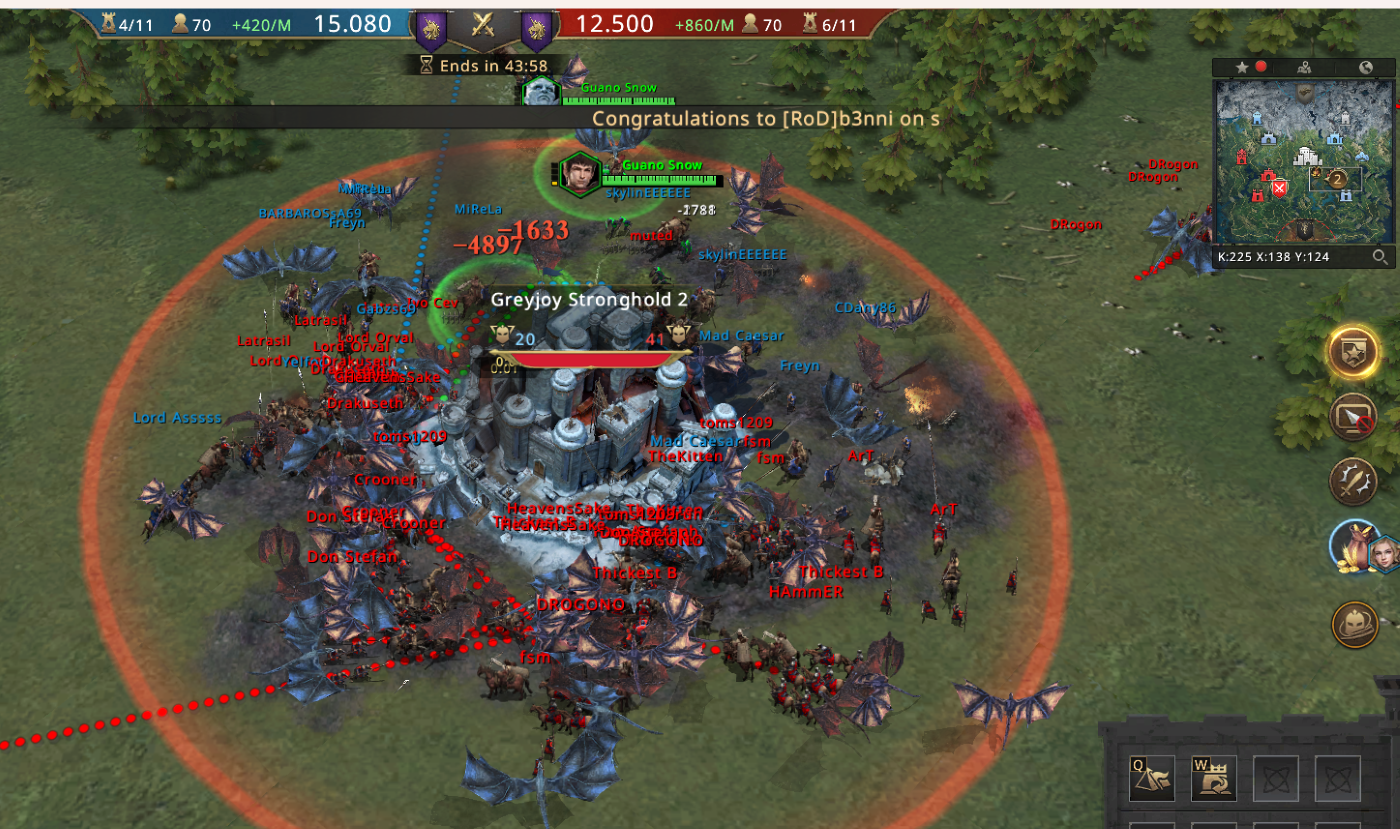Activate the W return-to-castle ability
The height and width of the screenshot is (829, 1400).
pos(1214,778)
